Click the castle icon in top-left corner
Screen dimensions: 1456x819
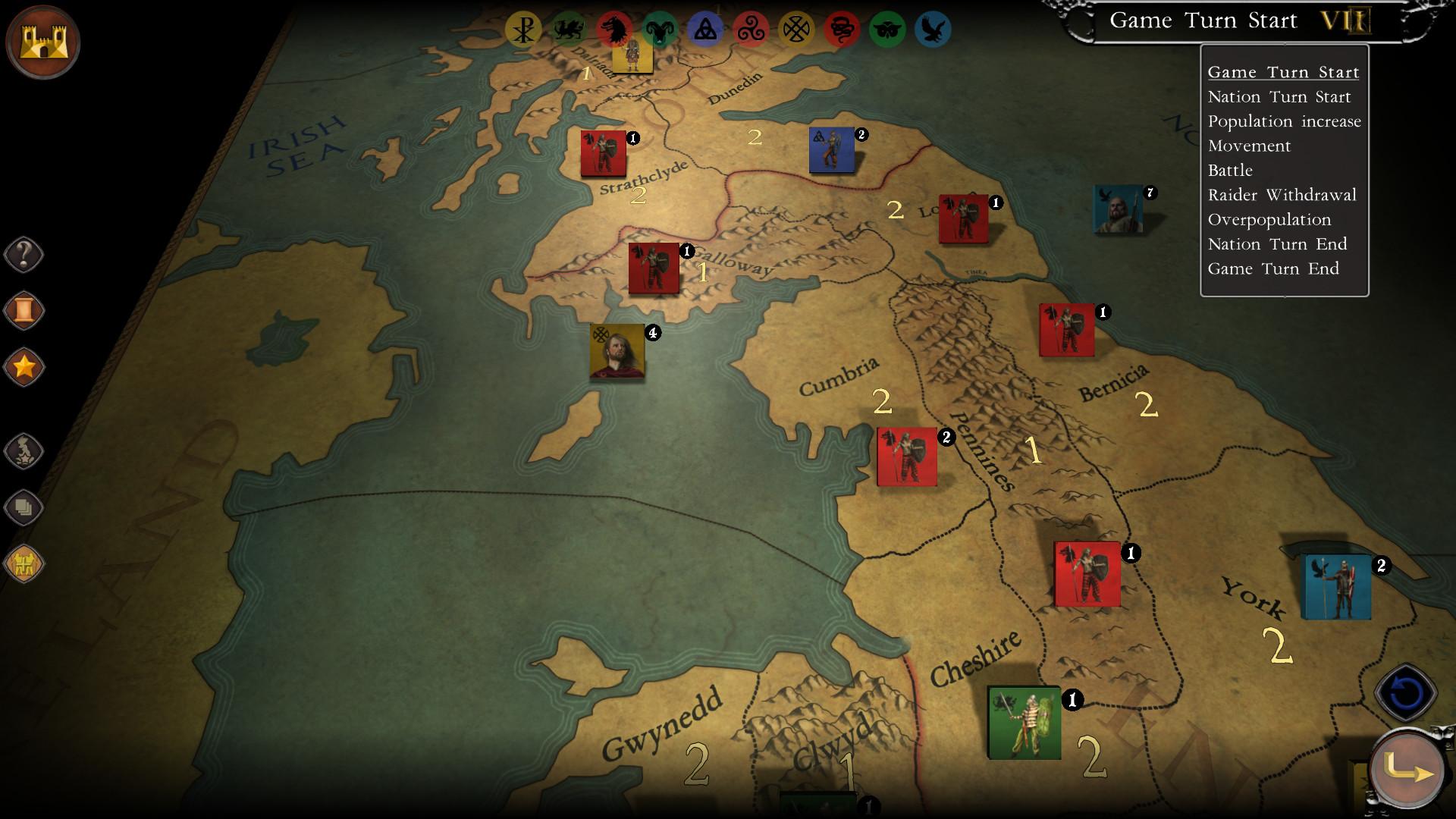click(x=43, y=42)
